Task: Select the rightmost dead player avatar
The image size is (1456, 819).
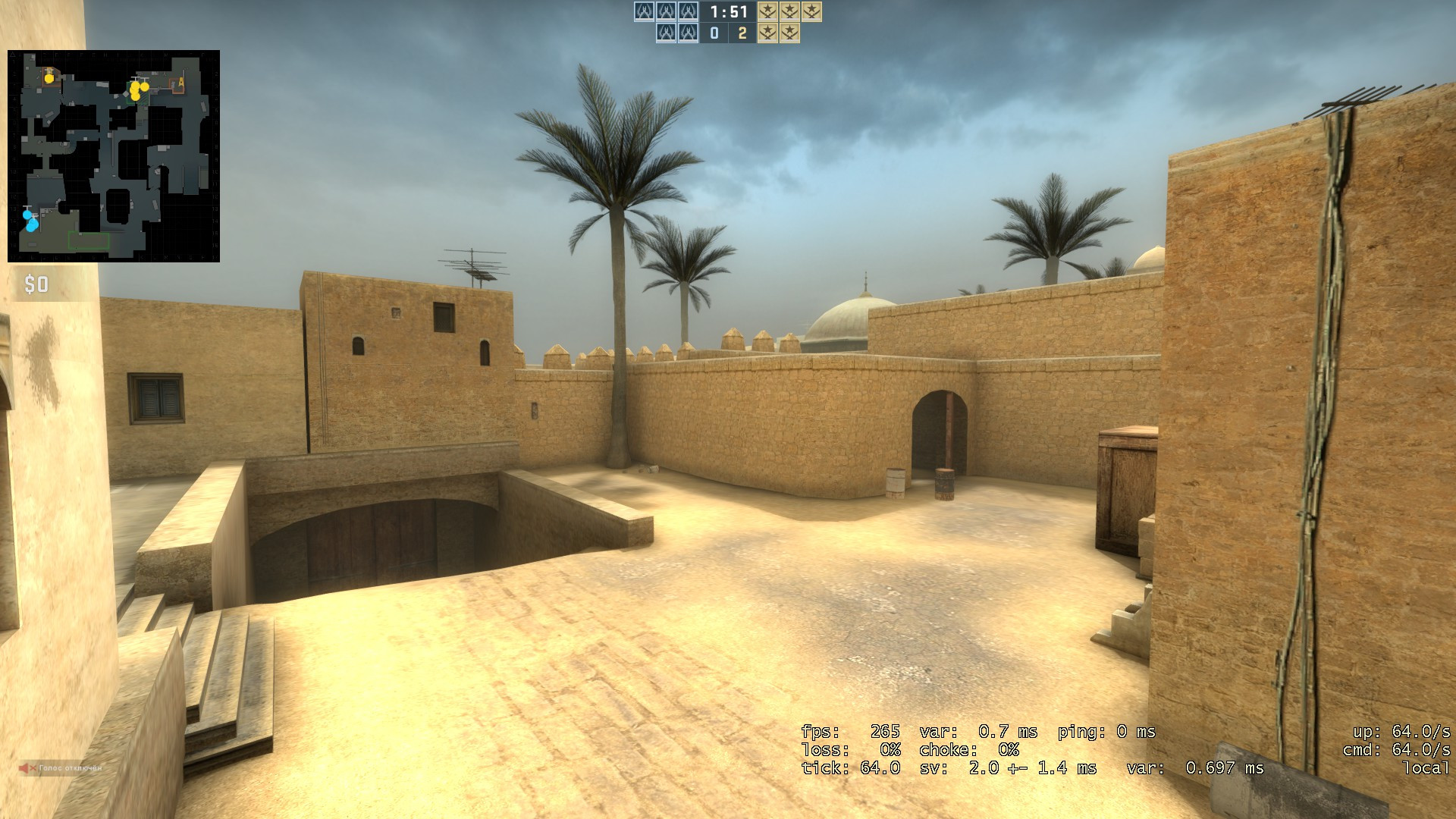Action: 688,33
